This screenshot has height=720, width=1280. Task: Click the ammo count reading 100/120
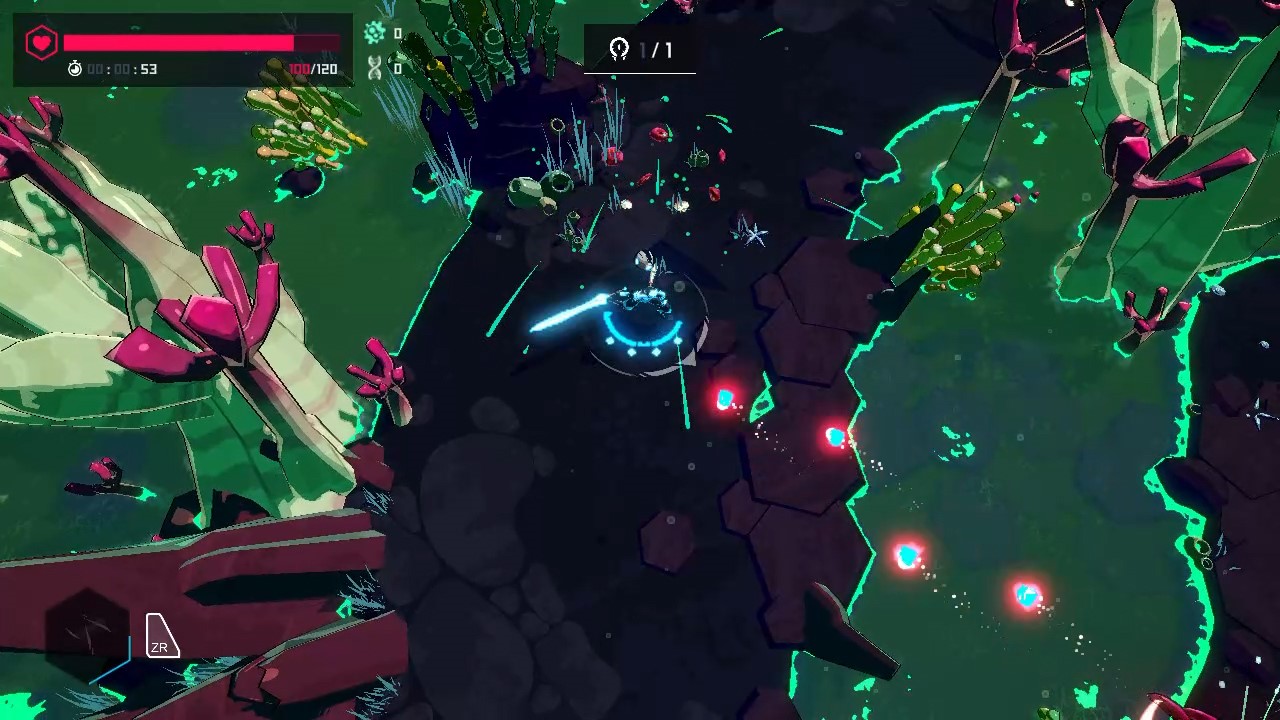click(312, 69)
